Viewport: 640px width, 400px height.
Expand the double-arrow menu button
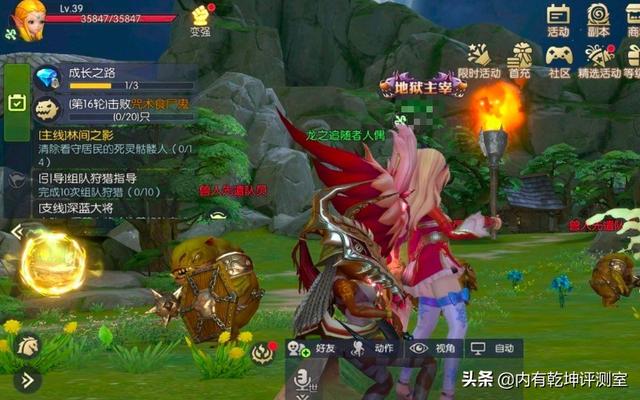(27, 379)
